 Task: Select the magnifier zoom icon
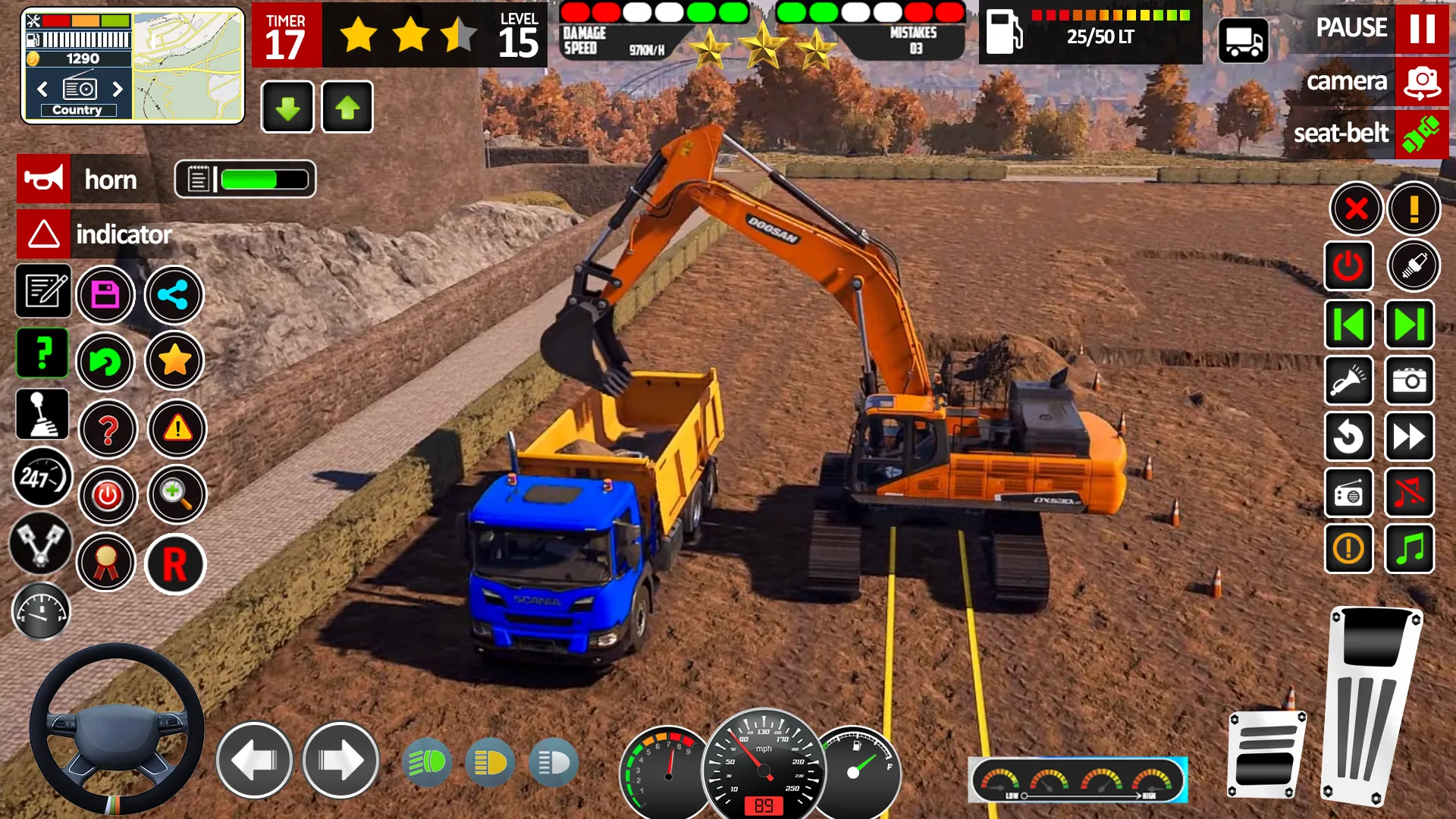click(x=177, y=494)
